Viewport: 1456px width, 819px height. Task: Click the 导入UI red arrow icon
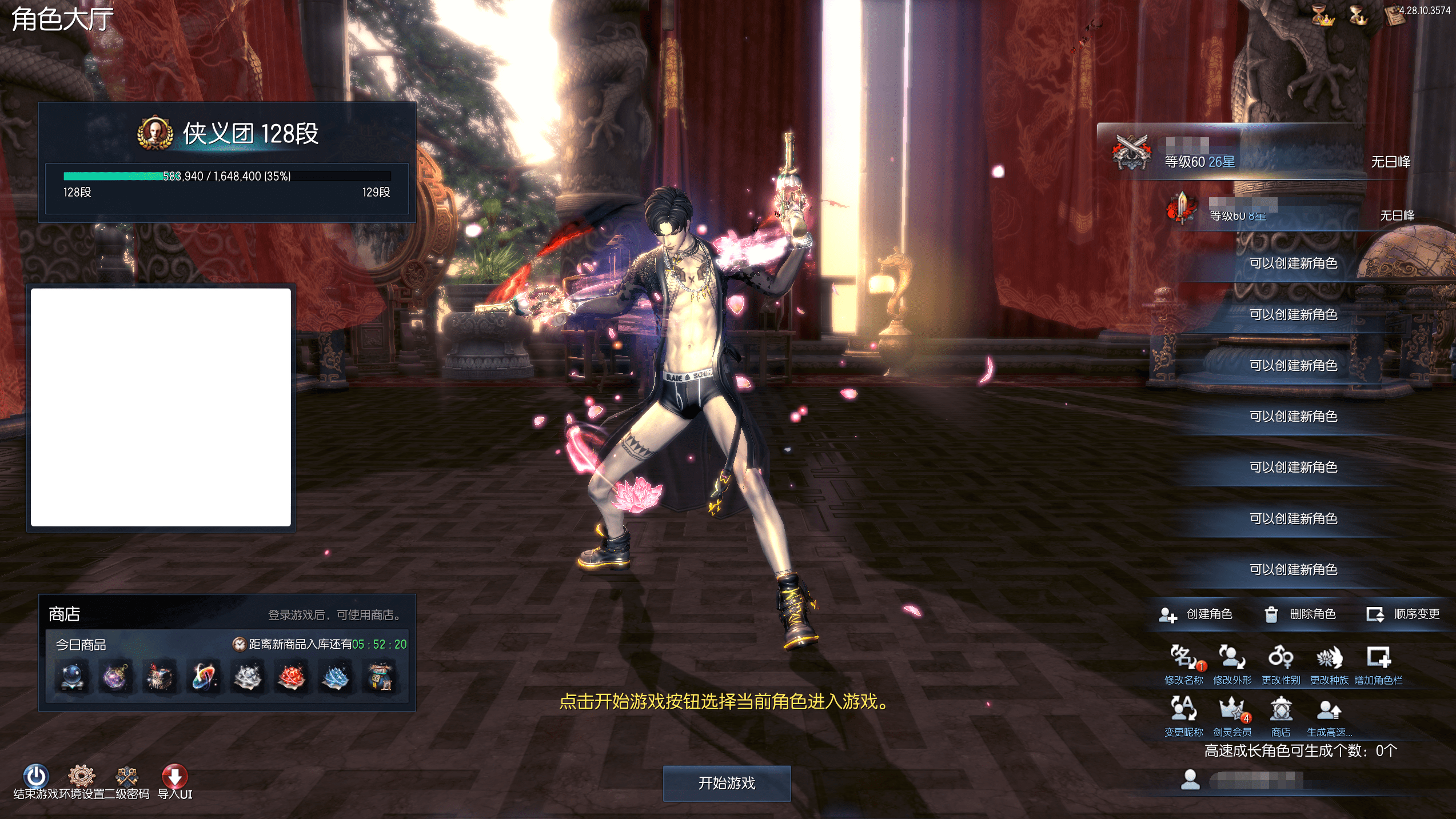point(175,776)
